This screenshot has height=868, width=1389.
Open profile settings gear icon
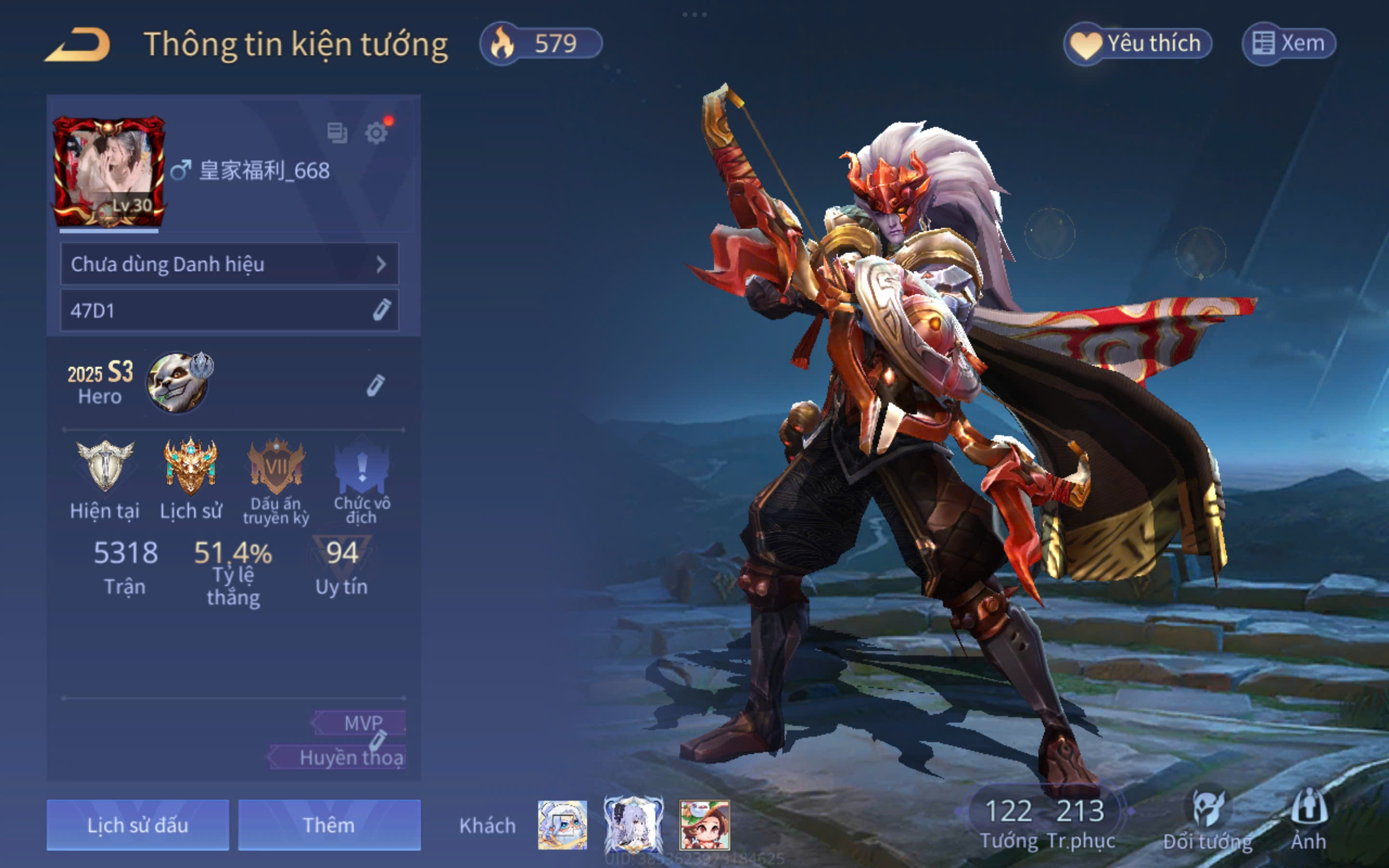[376, 133]
